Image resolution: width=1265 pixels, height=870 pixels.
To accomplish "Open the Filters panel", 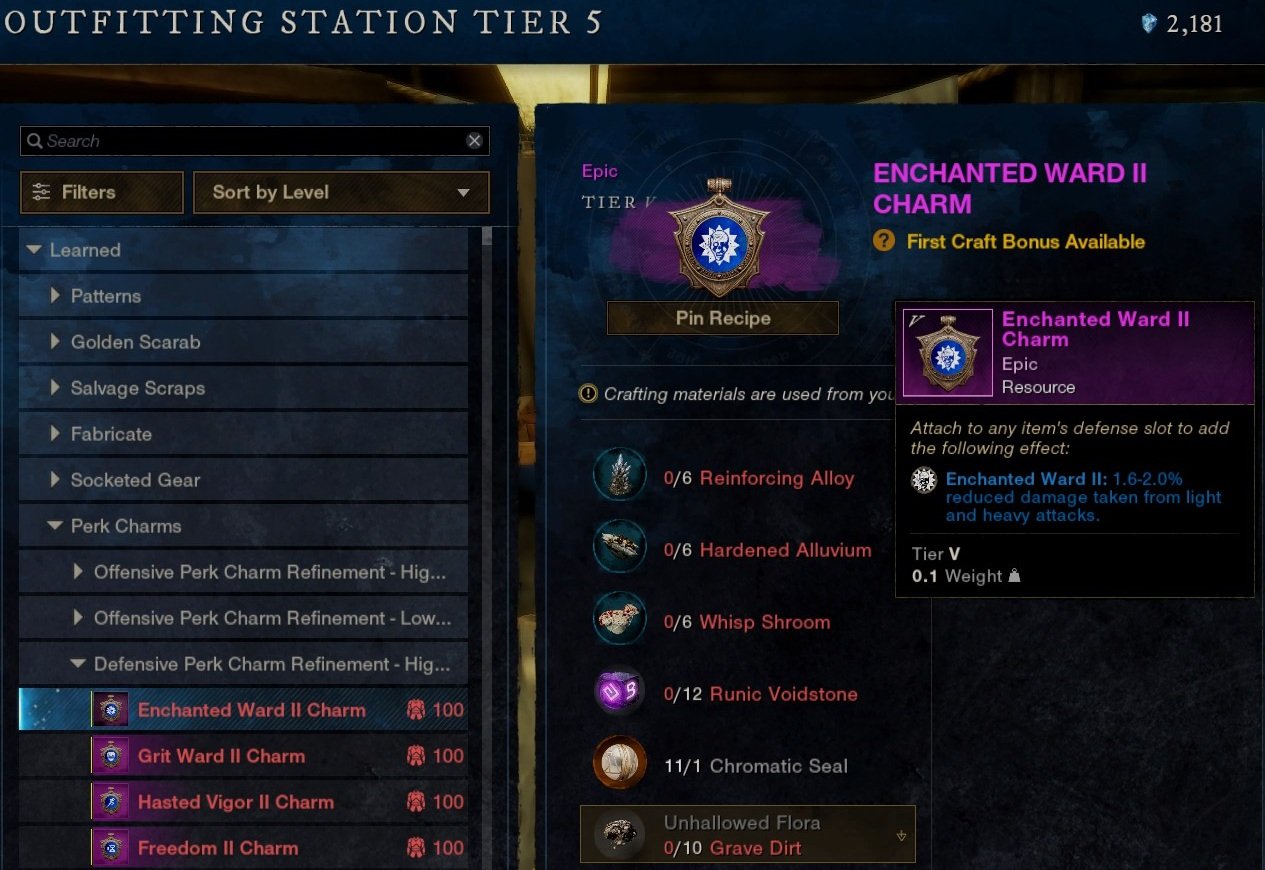I will 101,192.
